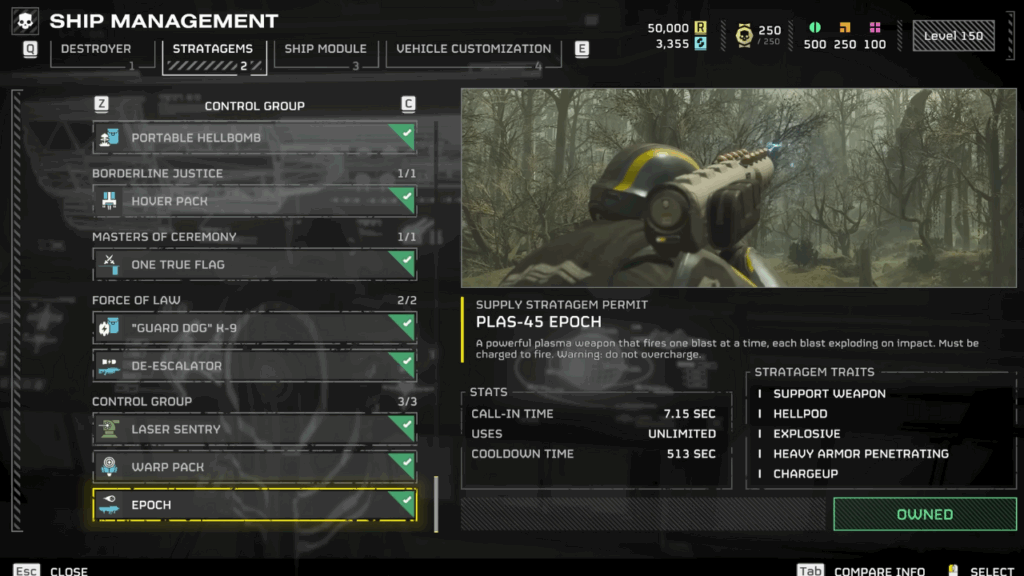Select the De-Escalator stratagem
This screenshot has height=576, width=1024.
coord(254,366)
